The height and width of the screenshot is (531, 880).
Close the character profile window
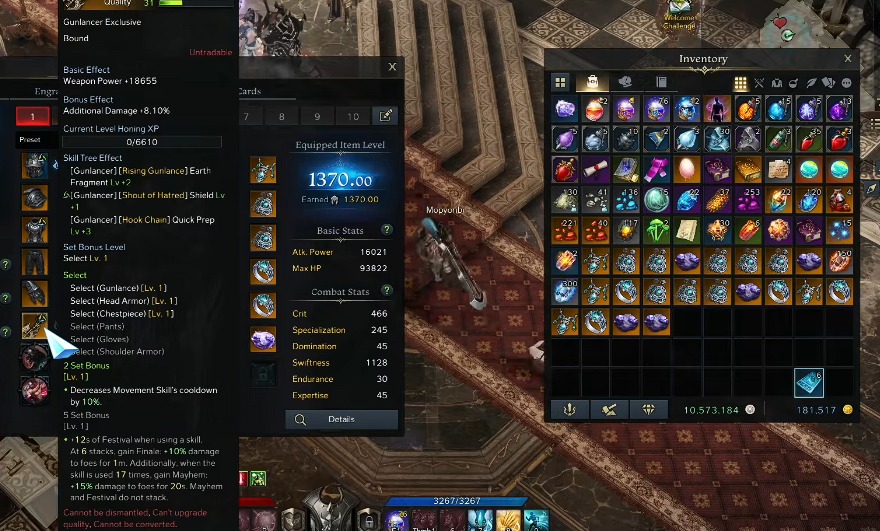click(x=392, y=68)
